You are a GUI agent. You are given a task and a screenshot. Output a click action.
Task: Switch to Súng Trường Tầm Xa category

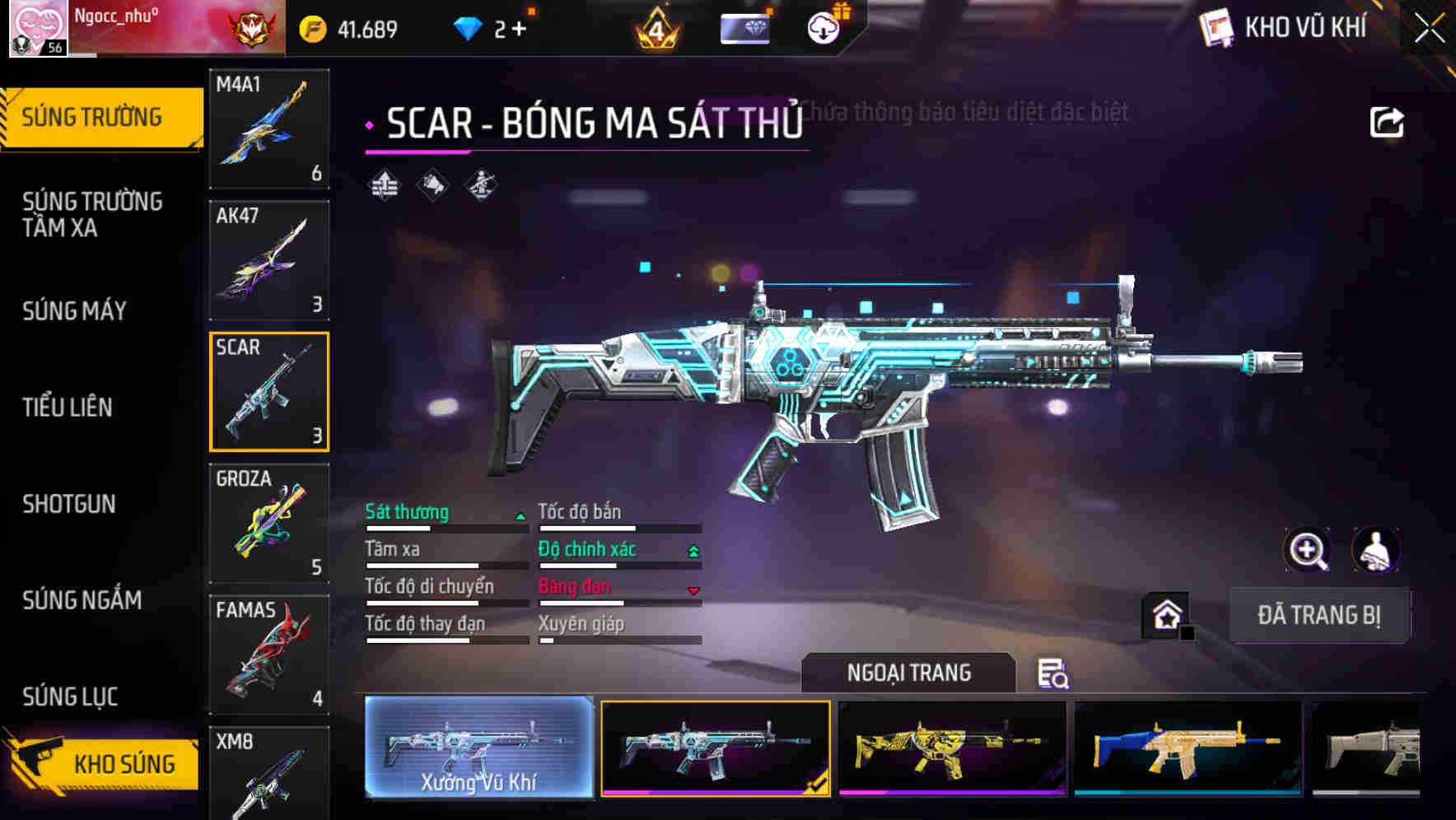[x=92, y=214]
